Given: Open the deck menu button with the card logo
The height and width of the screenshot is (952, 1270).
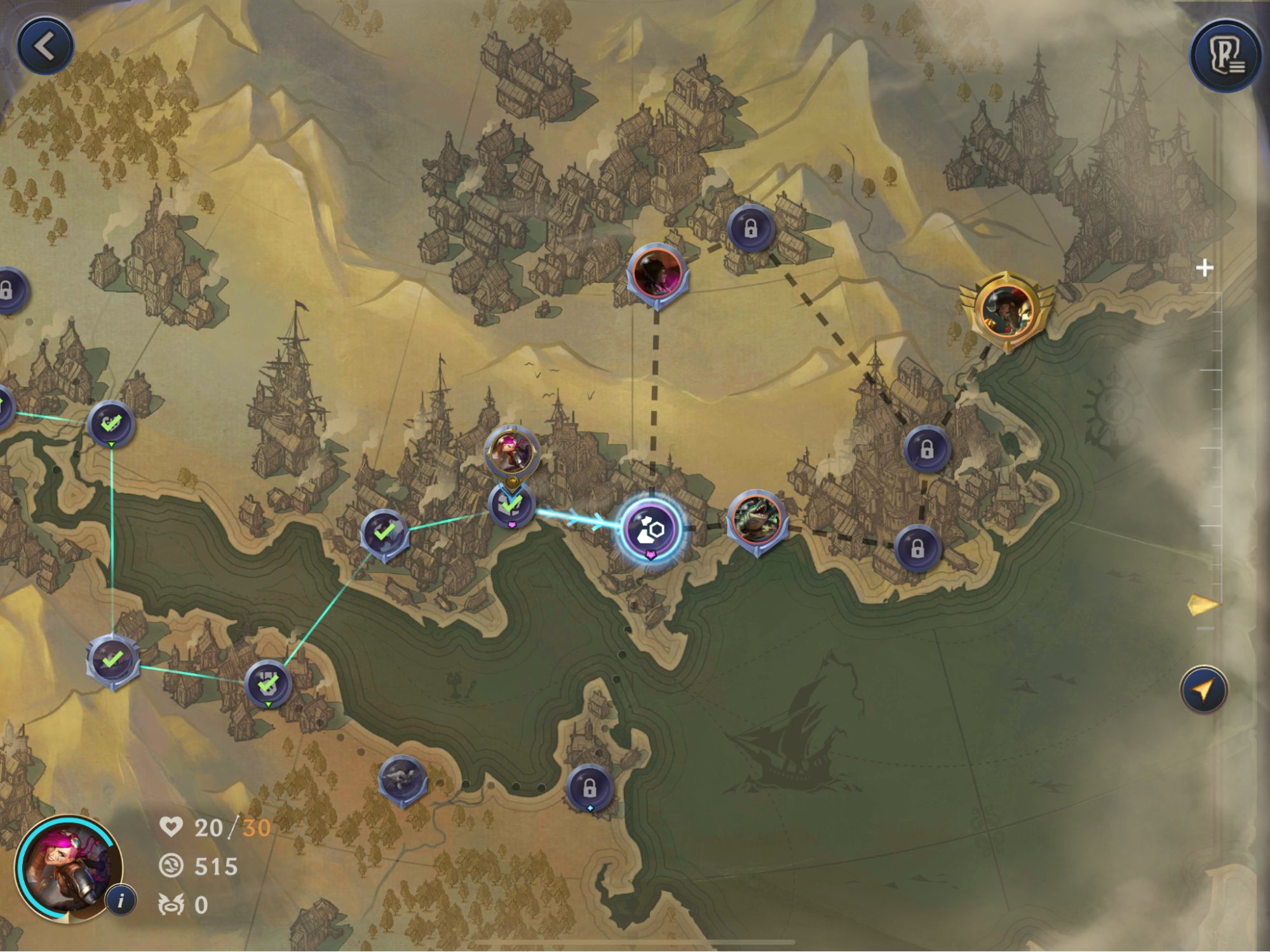Looking at the screenshot, I should tap(1226, 56).
